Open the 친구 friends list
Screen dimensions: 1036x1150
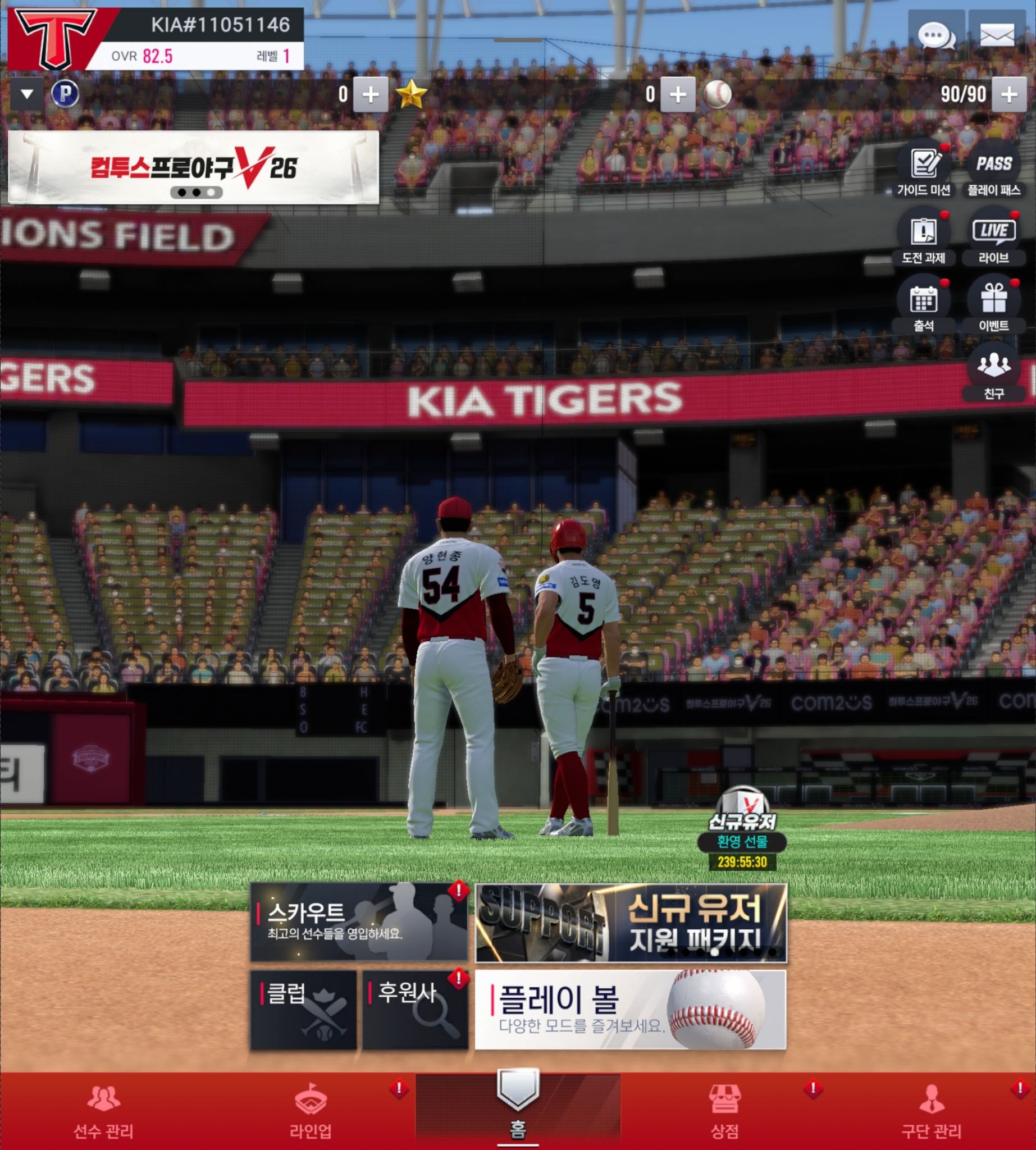[994, 373]
